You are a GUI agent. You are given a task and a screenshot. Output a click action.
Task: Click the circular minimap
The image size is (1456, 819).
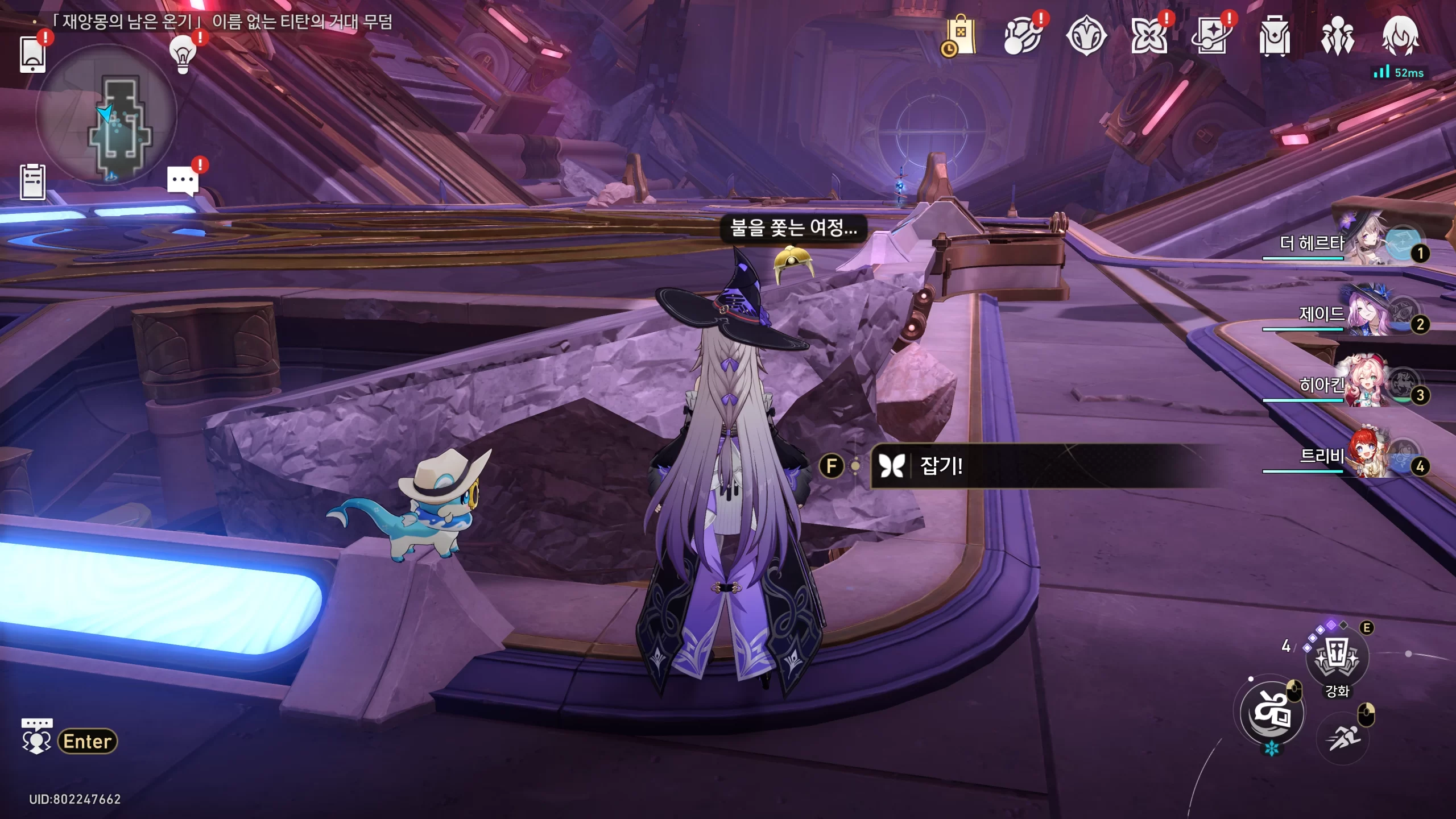click(x=106, y=115)
